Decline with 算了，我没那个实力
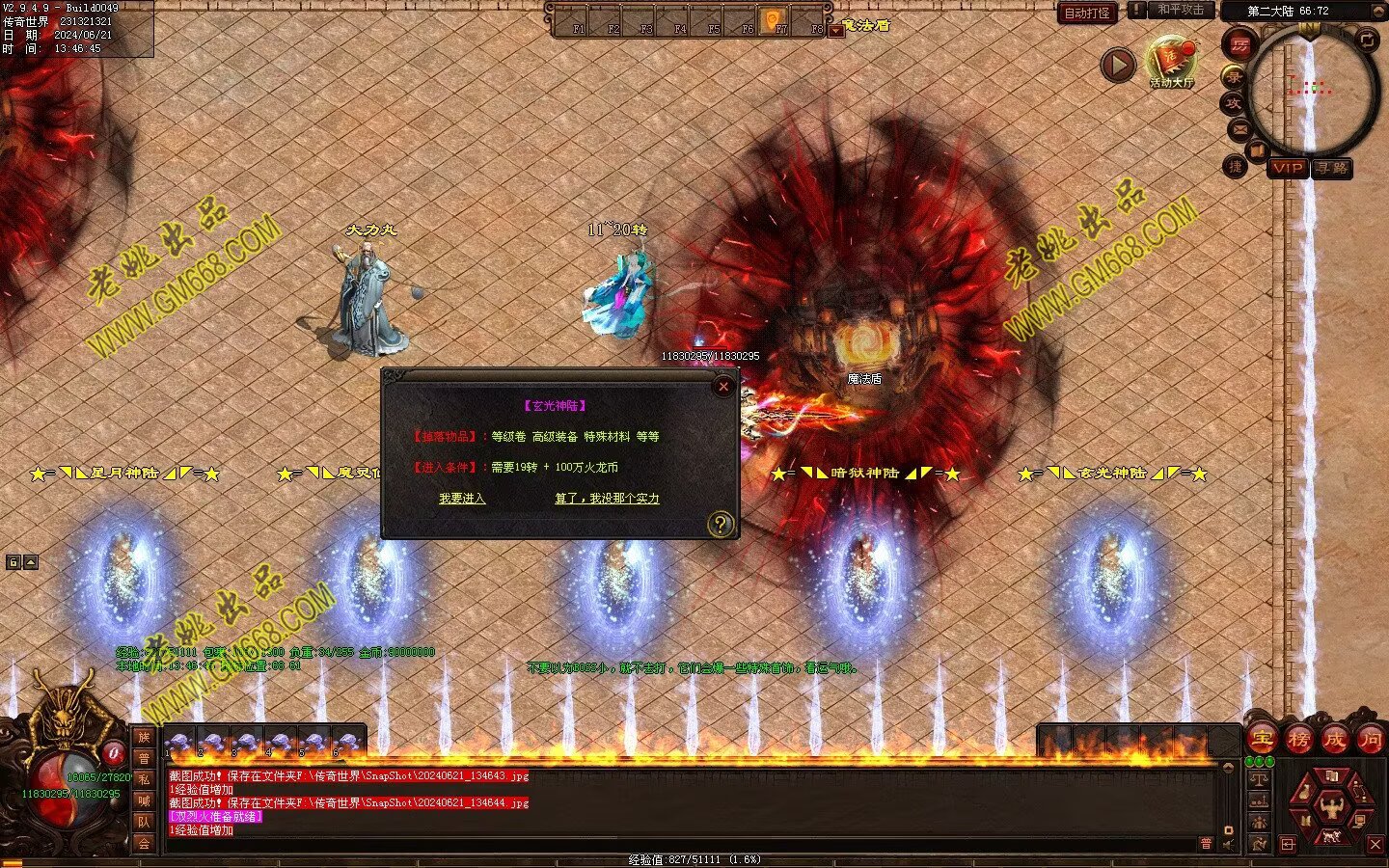This screenshot has width=1389, height=868. click(607, 499)
